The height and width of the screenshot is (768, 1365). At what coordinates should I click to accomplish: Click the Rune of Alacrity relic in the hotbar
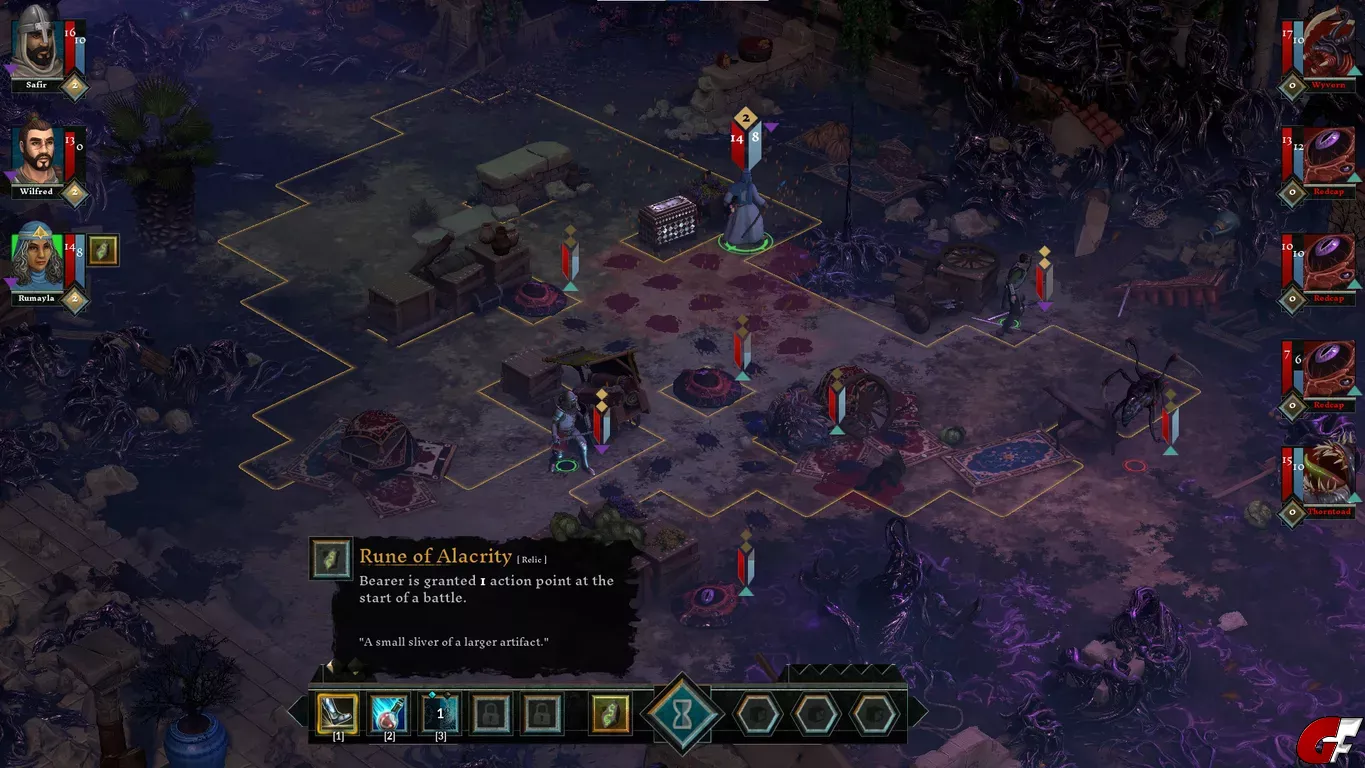tap(610, 714)
